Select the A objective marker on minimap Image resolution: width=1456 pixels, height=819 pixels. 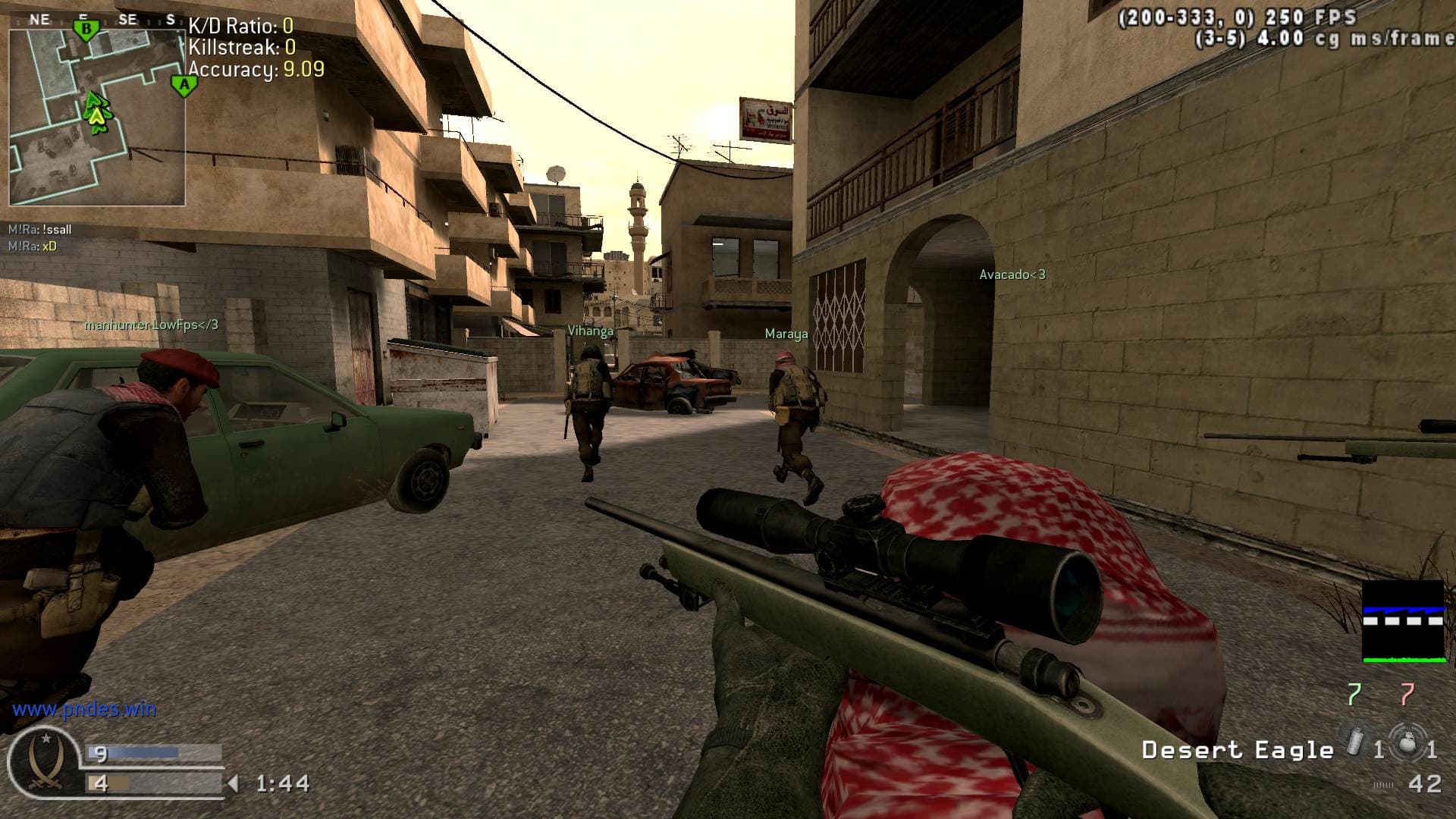(x=184, y=85)
